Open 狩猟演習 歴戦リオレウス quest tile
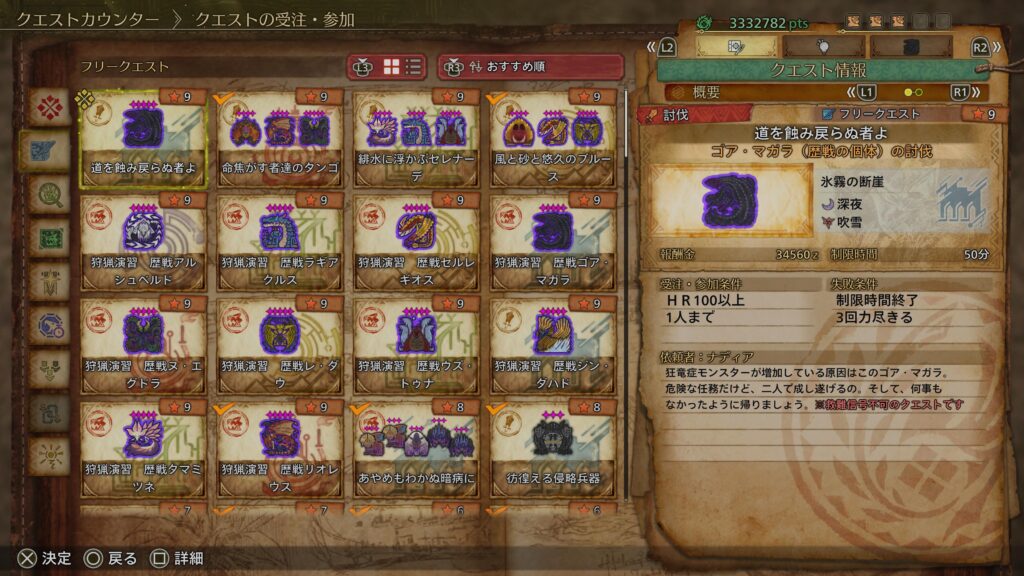Image resolution: width=1024 pixels, height=576 pixels. point(280,449)
